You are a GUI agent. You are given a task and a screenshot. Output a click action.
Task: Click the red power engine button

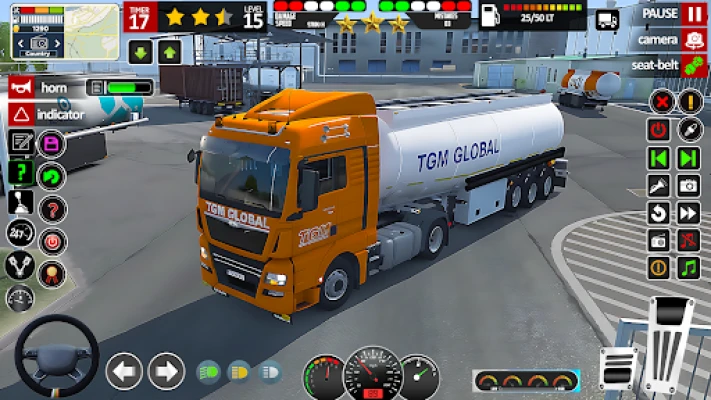[659, 130]
